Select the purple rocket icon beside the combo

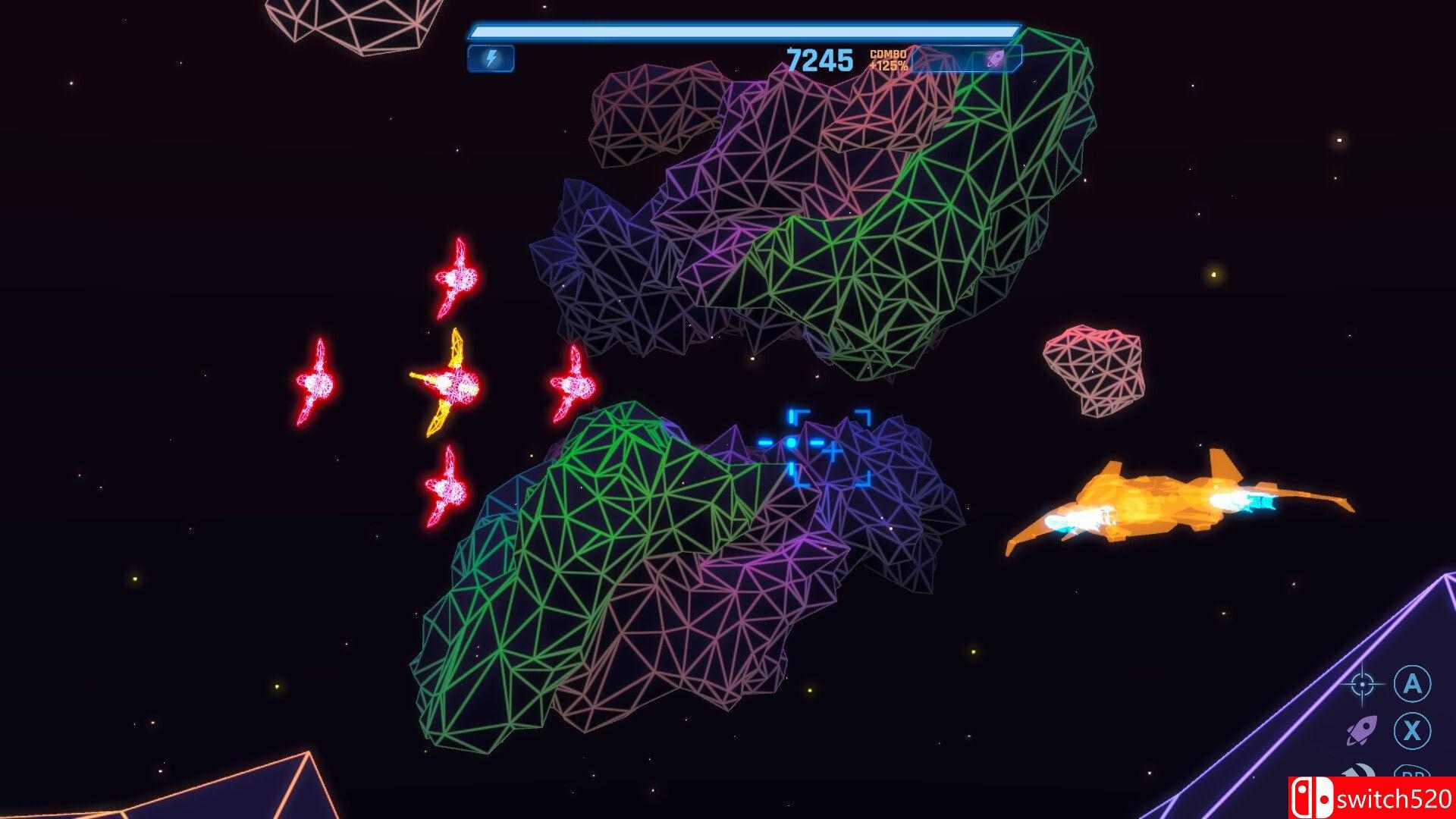click(995, 58)
